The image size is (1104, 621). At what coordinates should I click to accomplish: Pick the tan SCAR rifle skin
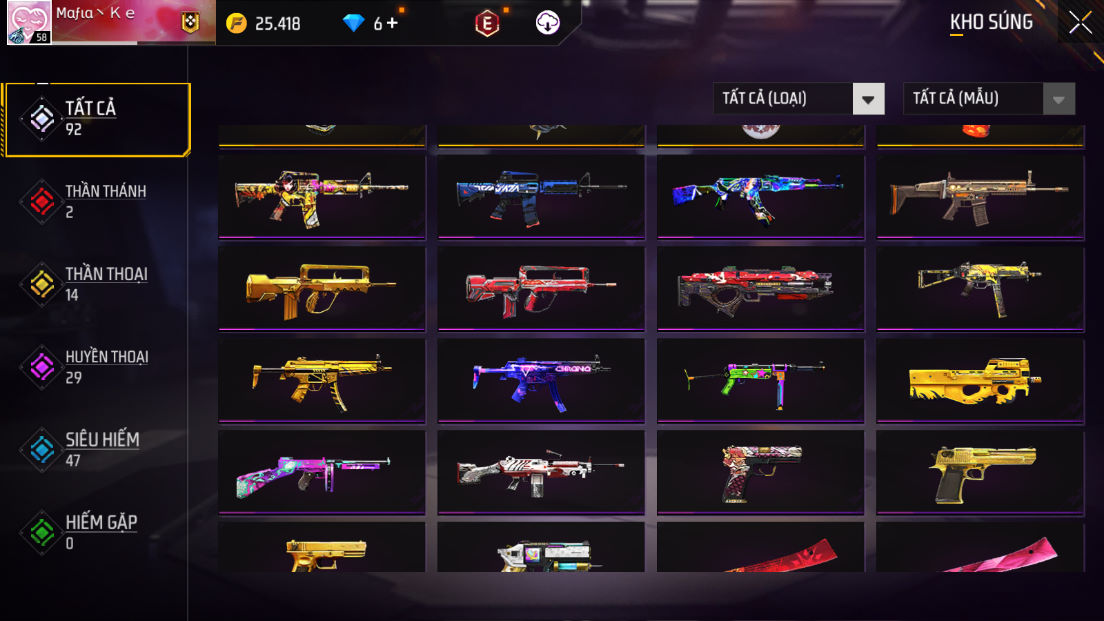(x=980, y=195)
